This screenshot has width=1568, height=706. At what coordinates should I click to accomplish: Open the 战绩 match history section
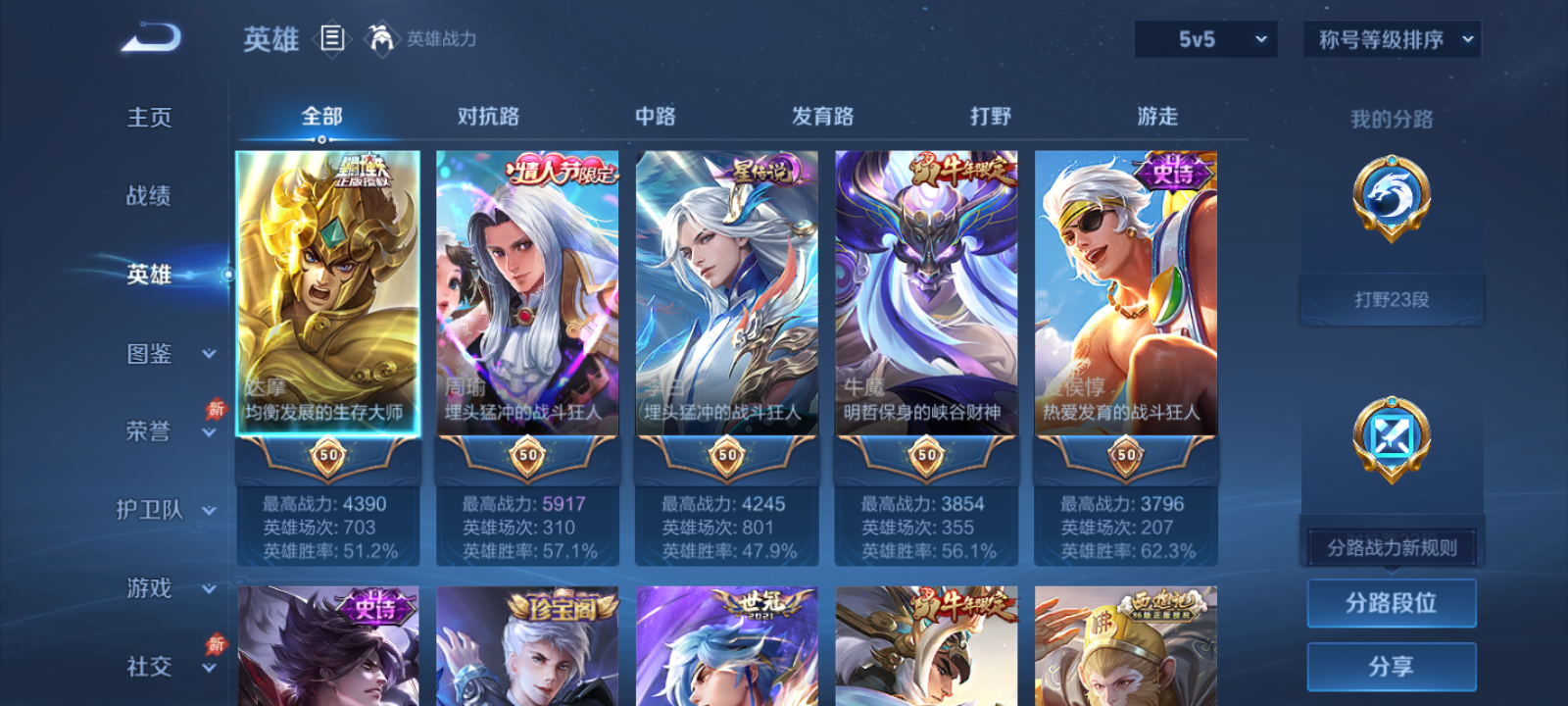[149, 196]
